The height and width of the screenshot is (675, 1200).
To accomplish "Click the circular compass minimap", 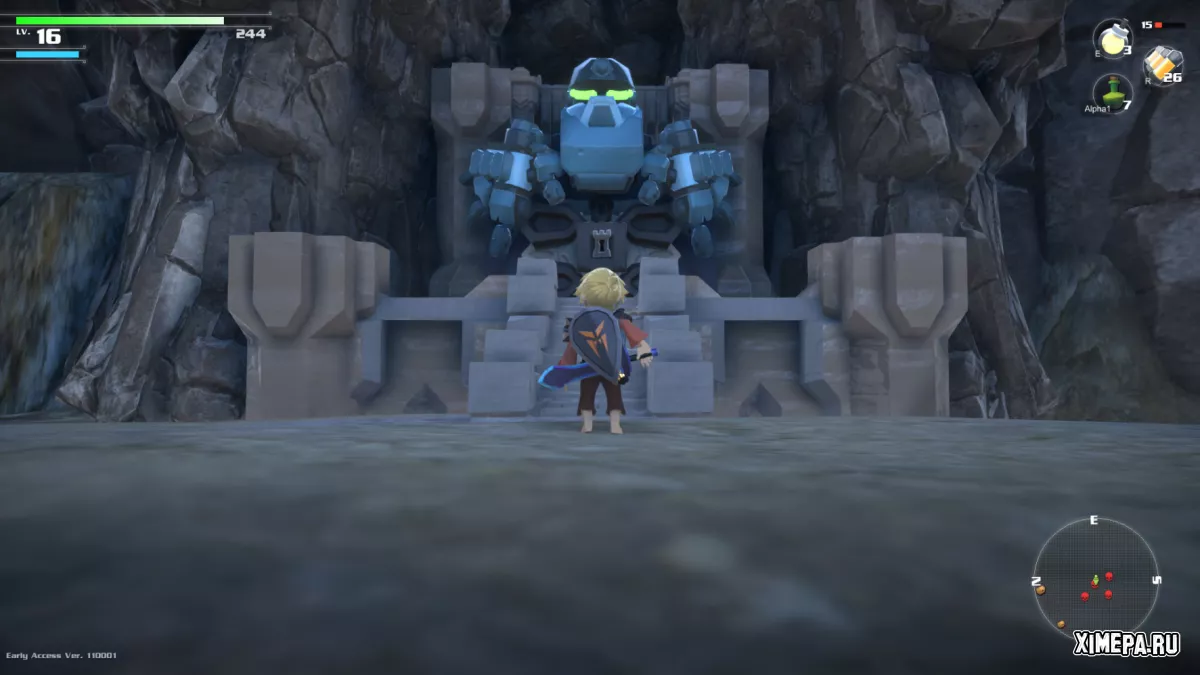I will click(x=1095, y=579).
